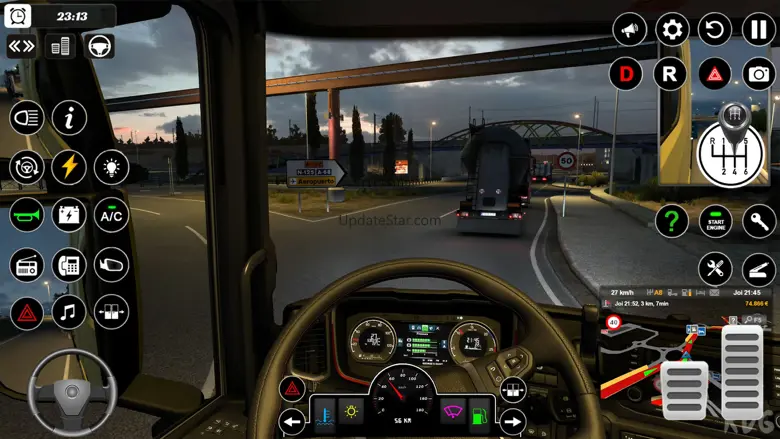780x439 pixels.
Task: Shift into Reverse with the R button
Action: point(670,73)
